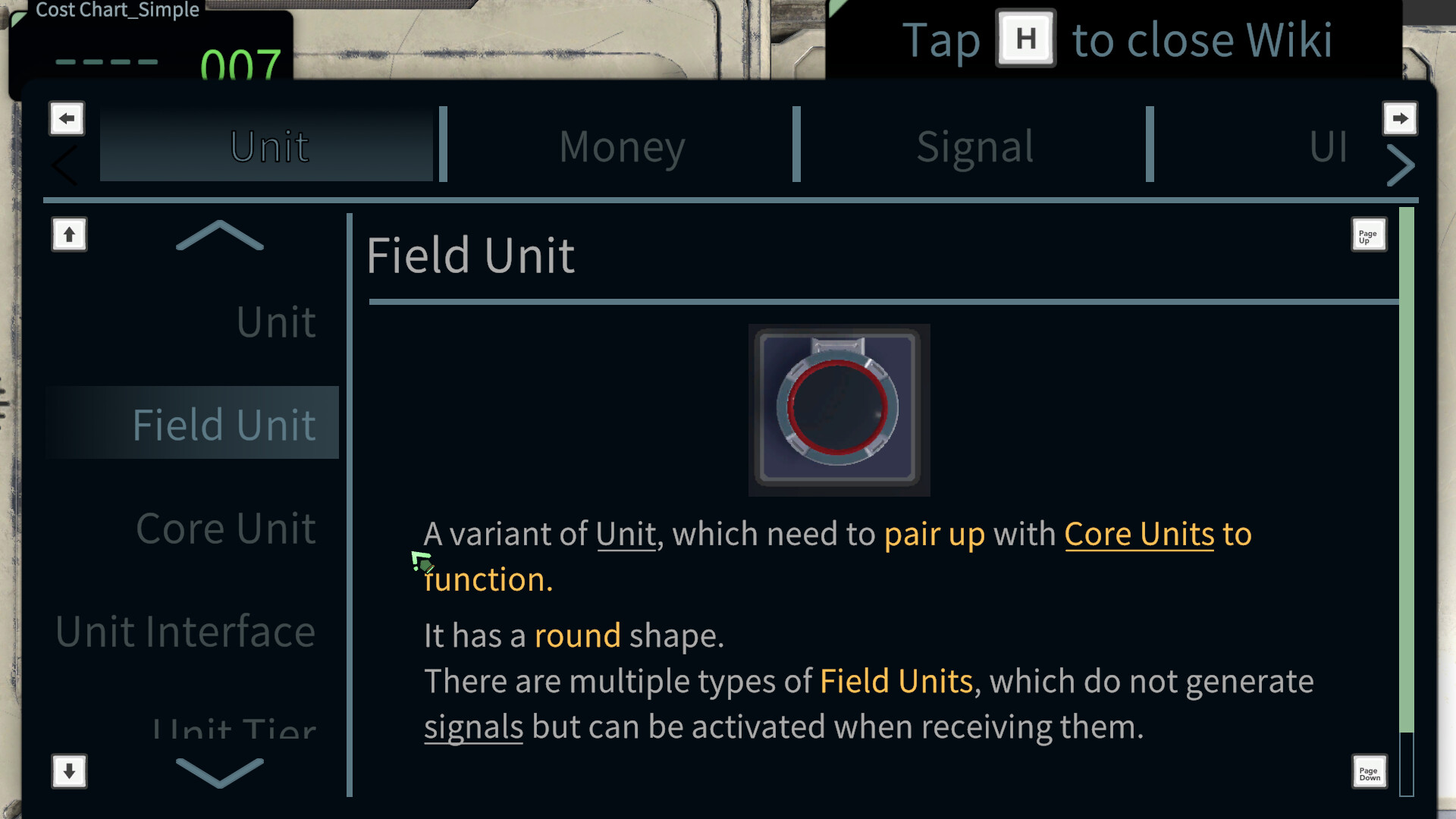Click the left arrow navigation icon

(x=66, y=118)
